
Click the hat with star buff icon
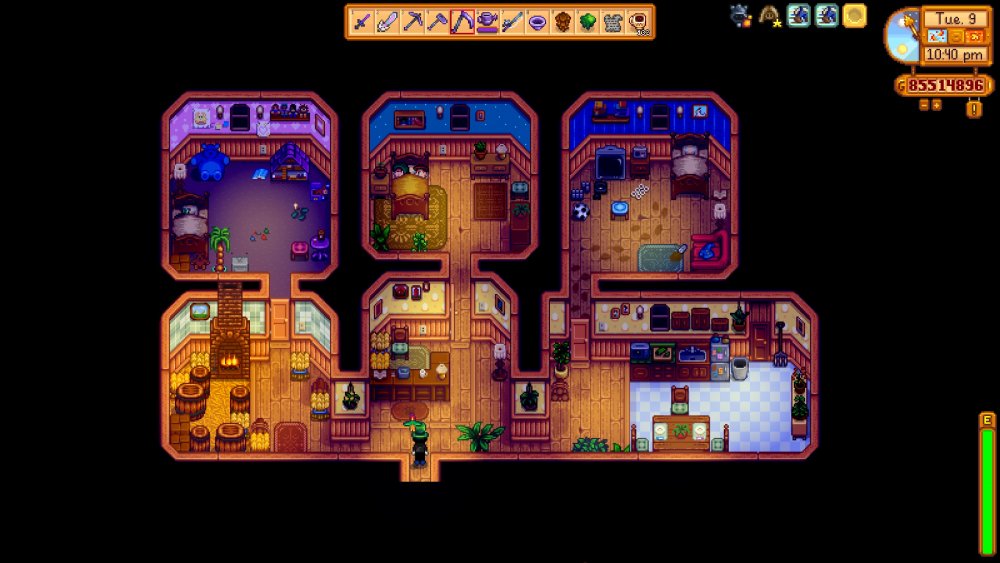tap(770, 15)
